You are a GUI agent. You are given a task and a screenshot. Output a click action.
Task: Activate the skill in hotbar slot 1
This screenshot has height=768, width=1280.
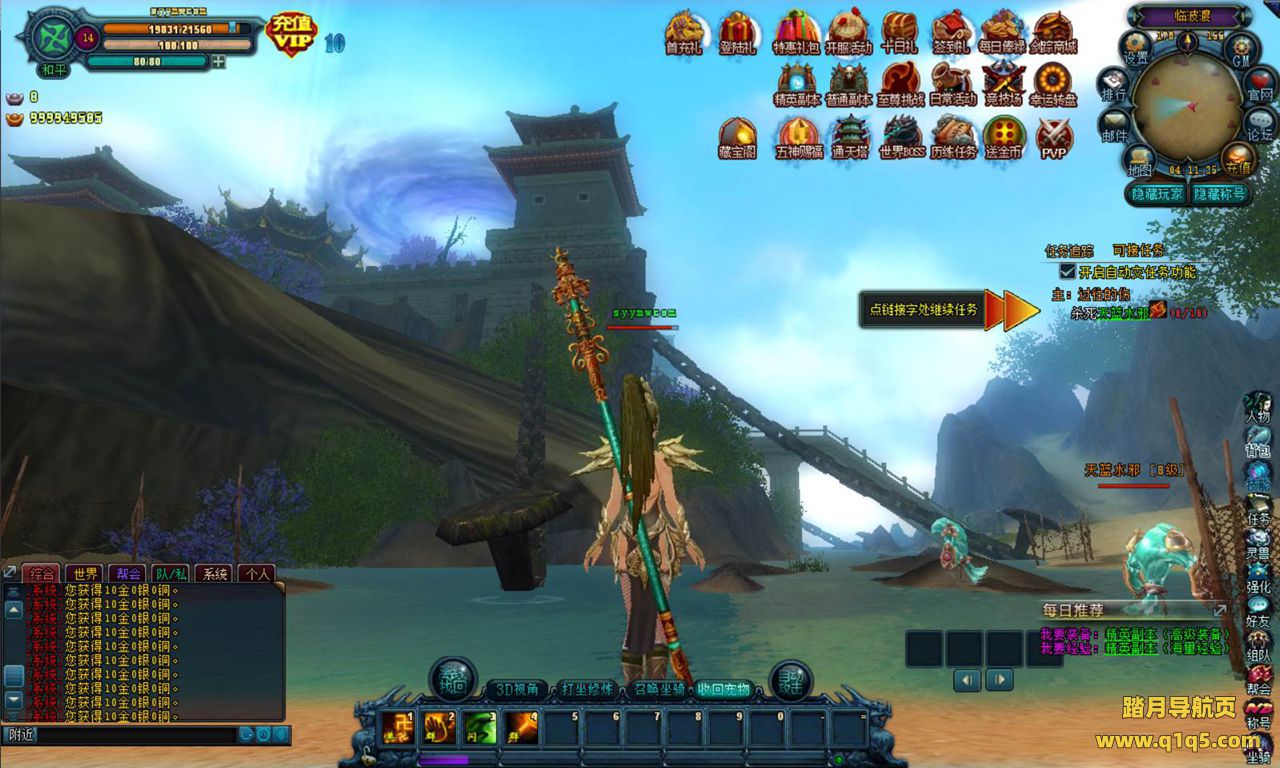coord(397,728)
